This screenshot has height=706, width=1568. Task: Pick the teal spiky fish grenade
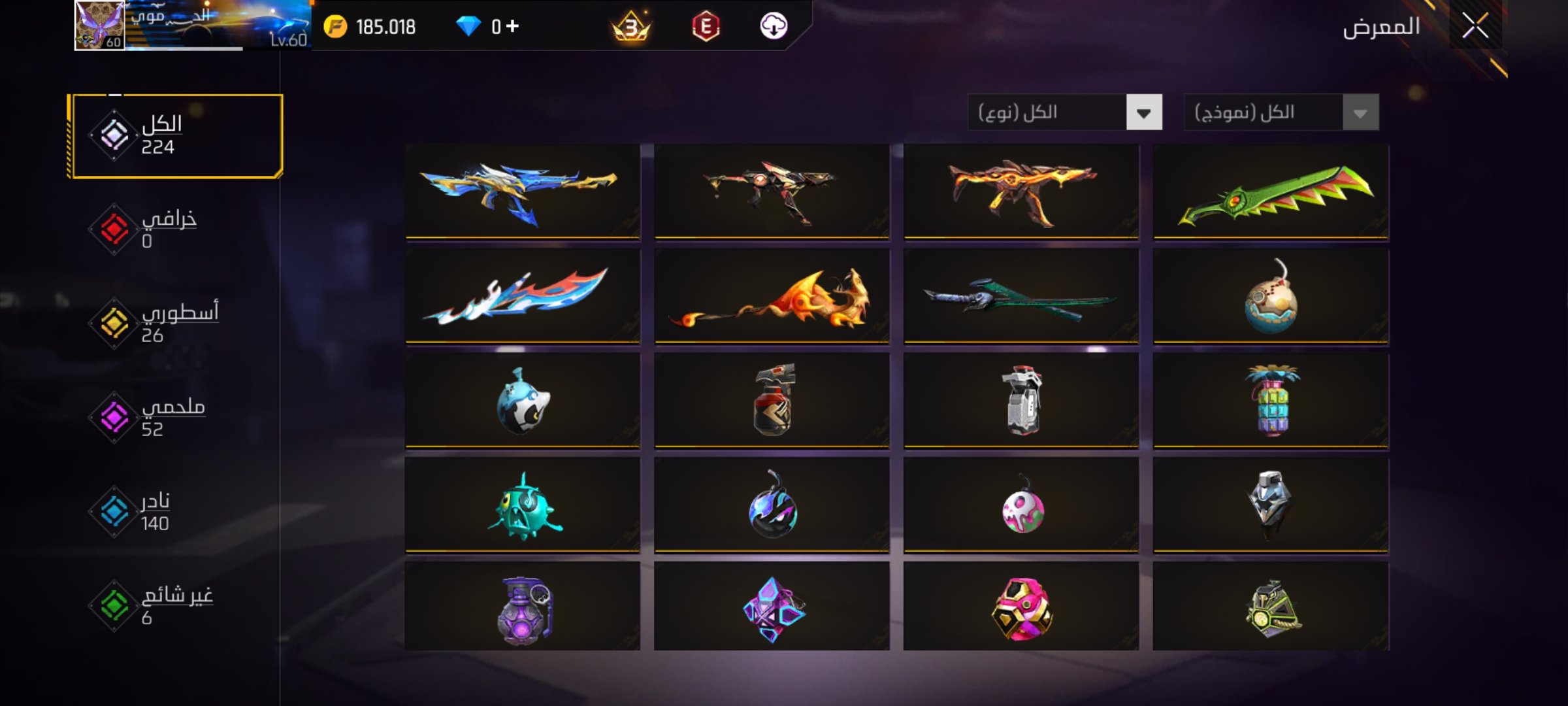[523, 505]
